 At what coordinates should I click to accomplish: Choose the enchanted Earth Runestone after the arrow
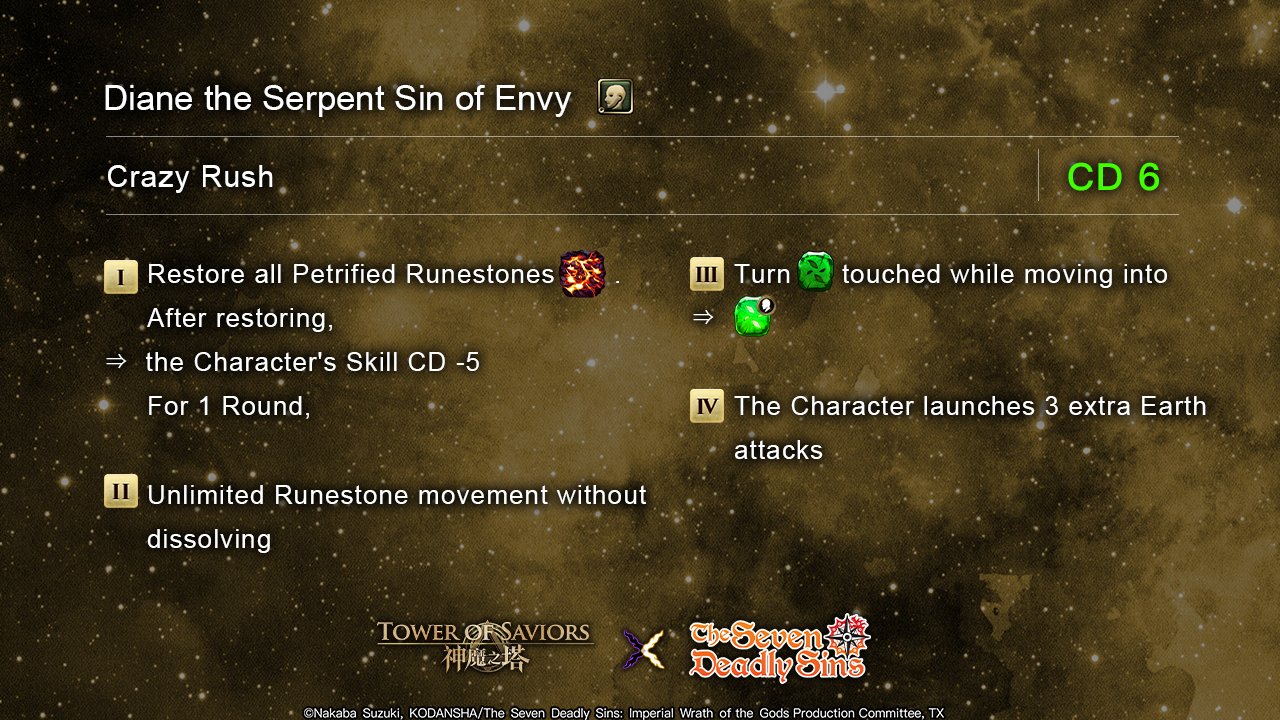[754, 316]
